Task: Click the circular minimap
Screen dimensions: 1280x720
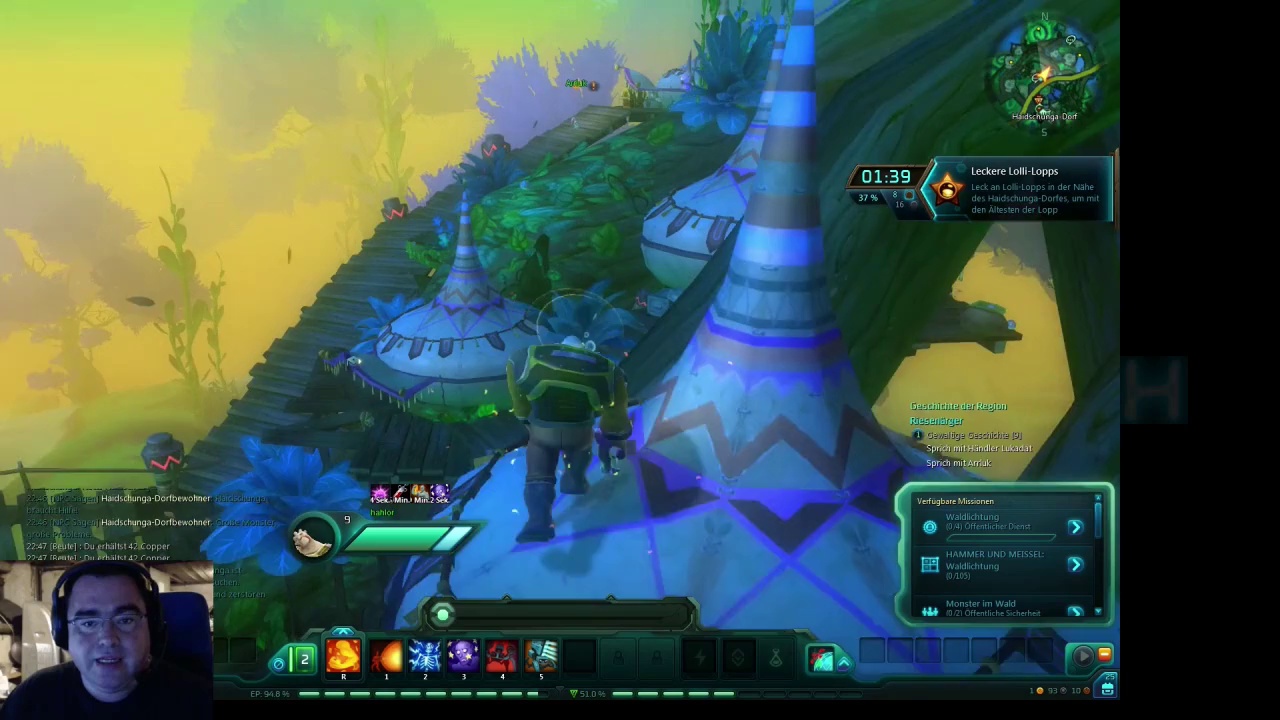Action: click(1044, 68)
